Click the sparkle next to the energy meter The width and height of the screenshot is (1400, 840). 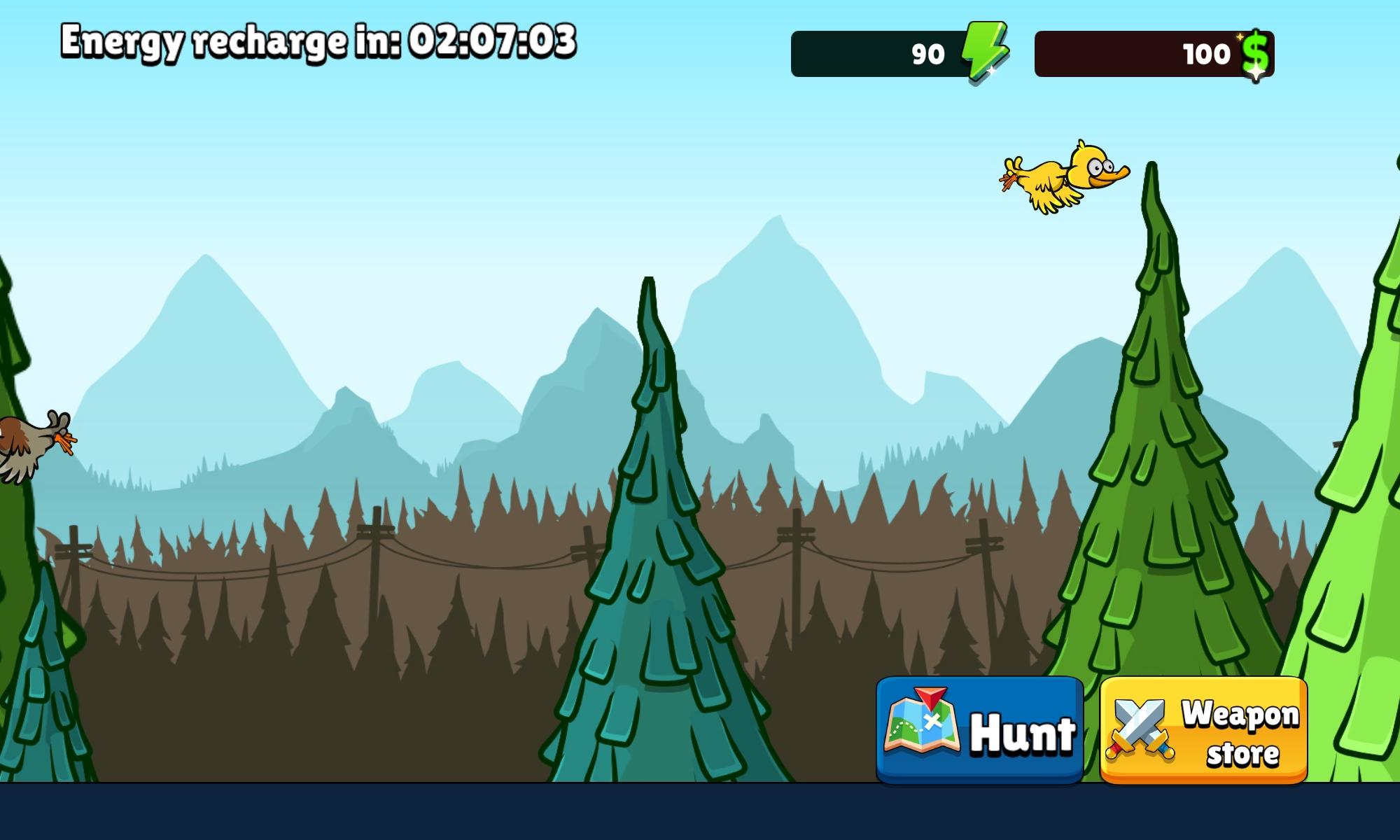pyautogui.click(x=991, y=71)
